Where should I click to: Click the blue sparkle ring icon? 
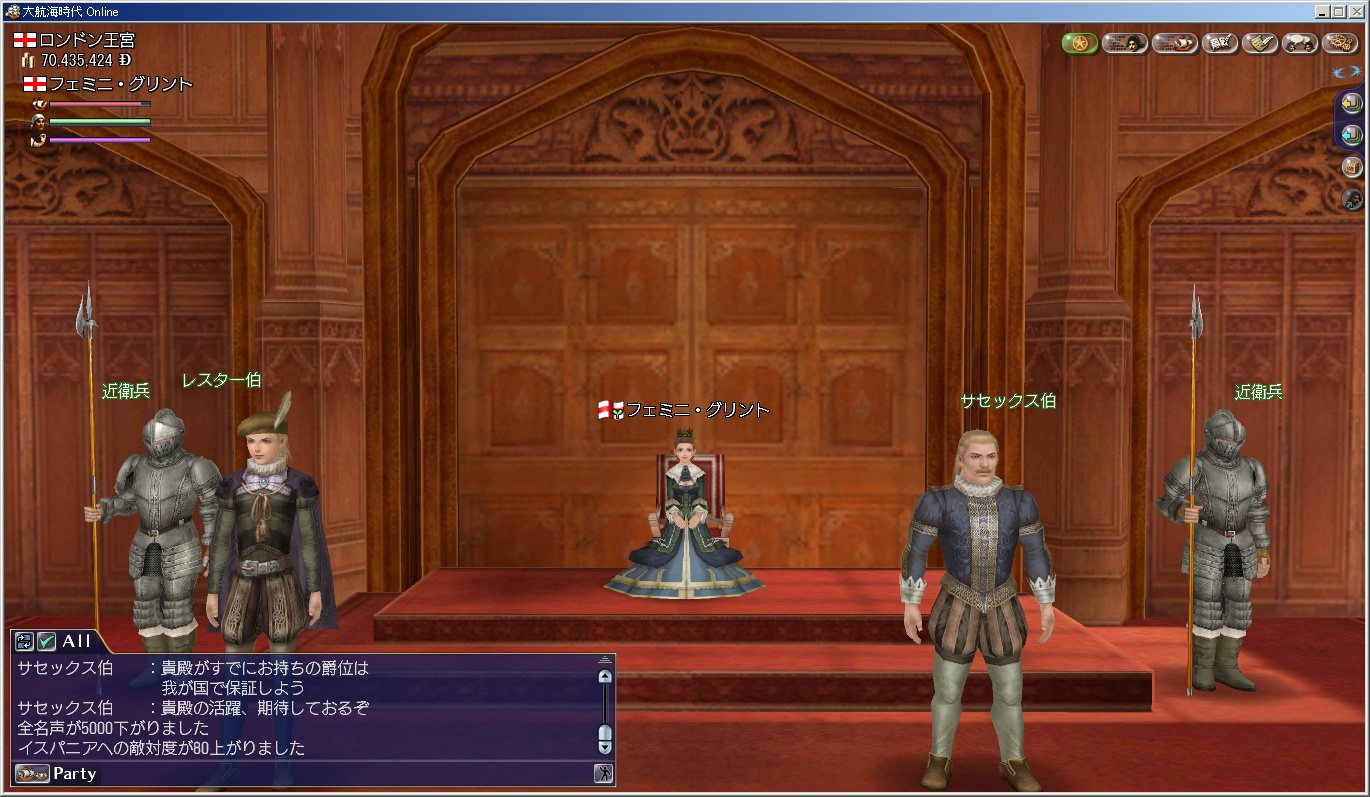(1346, 73)
